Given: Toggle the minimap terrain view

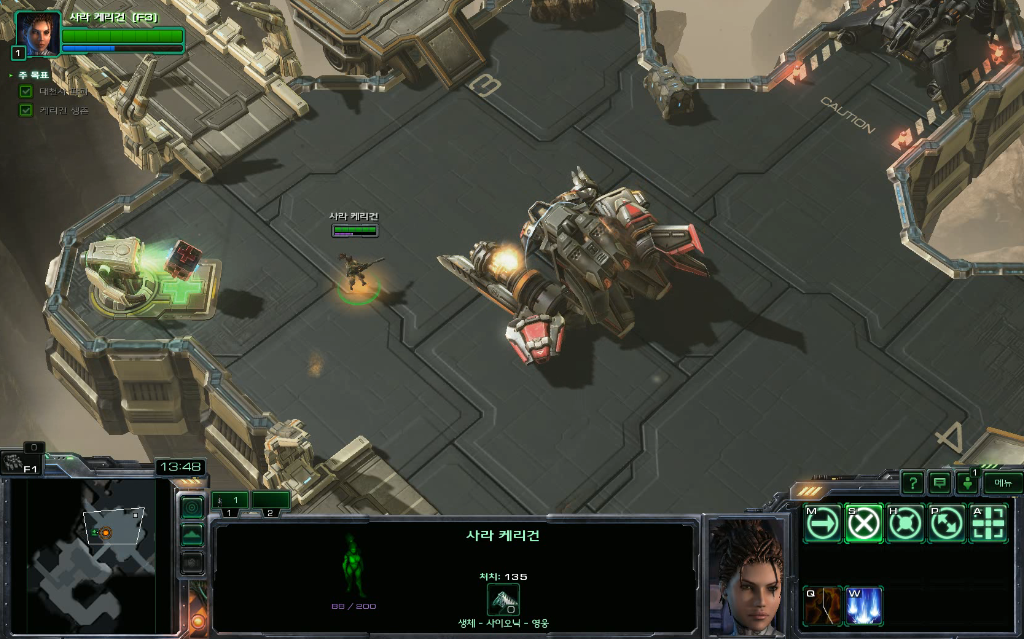Looking at the screenshot, I should coord(191,535).
